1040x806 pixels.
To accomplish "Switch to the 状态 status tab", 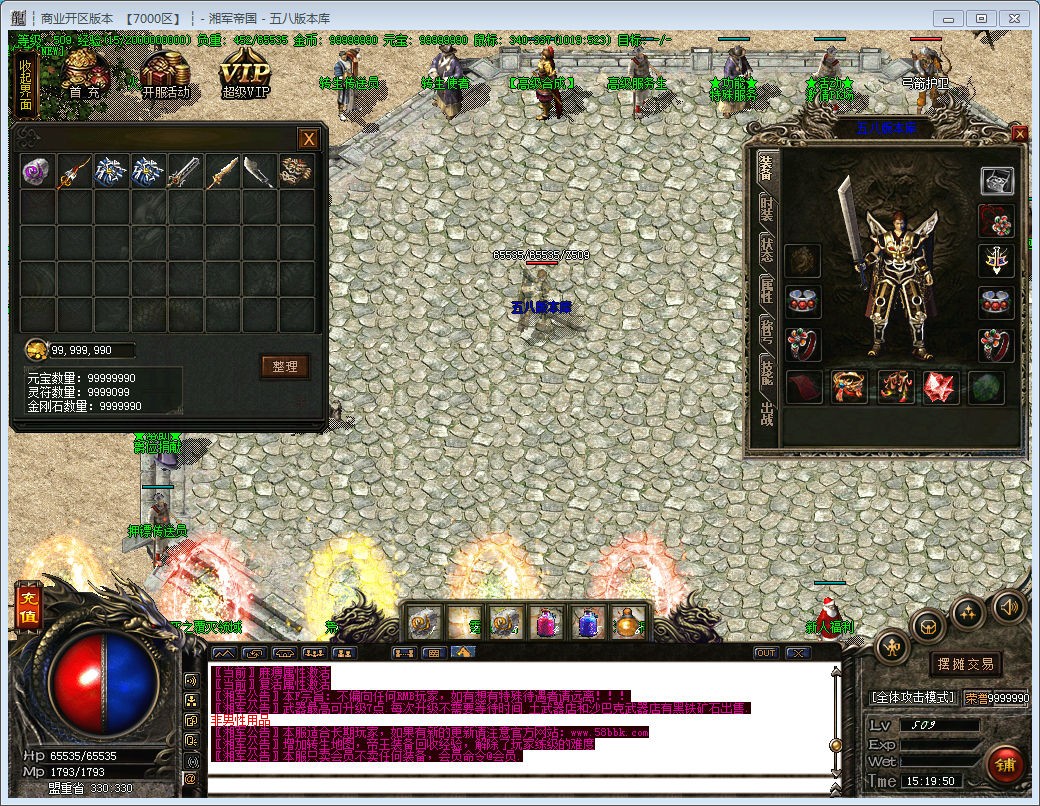I will coord(766,251).
